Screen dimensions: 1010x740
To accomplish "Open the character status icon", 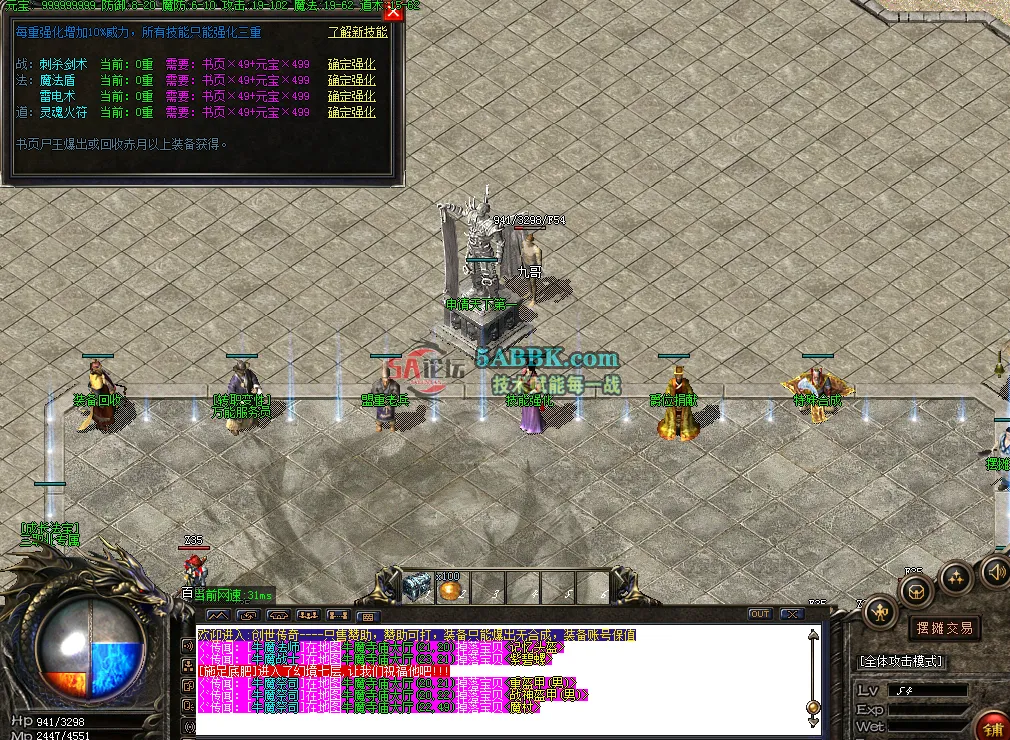I will [x=880, y=611].
